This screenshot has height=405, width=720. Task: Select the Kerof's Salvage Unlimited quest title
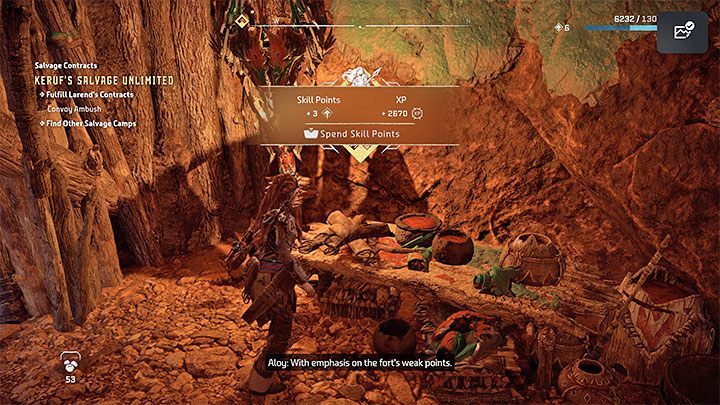pos(105,79)
